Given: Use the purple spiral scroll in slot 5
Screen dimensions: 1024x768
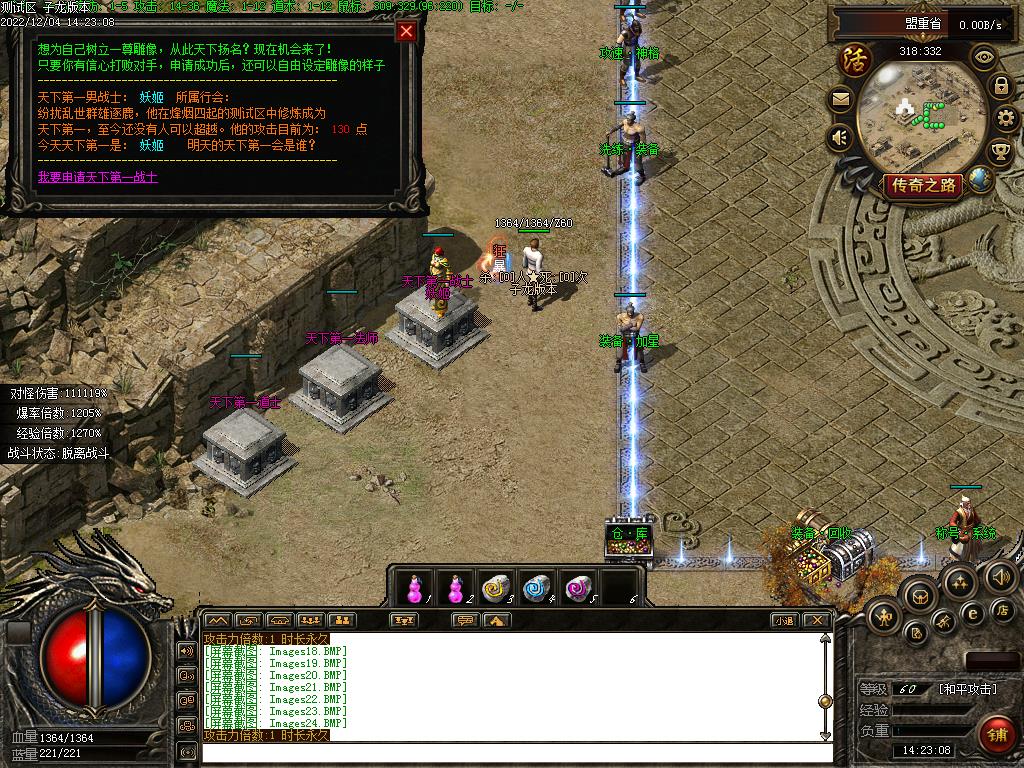Looking at the screenshot, I should 577,588.
